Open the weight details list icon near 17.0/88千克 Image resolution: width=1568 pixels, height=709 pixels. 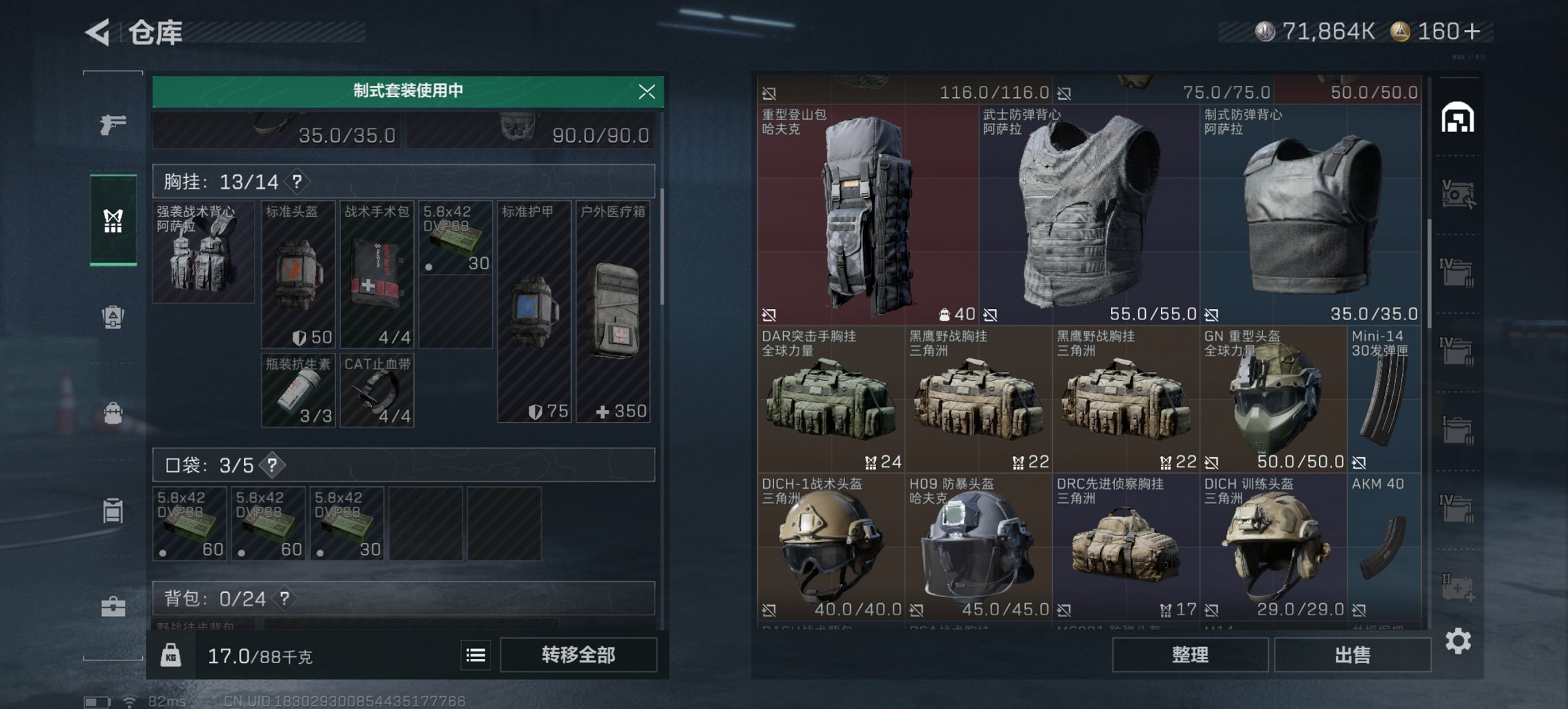click(476, 656)
